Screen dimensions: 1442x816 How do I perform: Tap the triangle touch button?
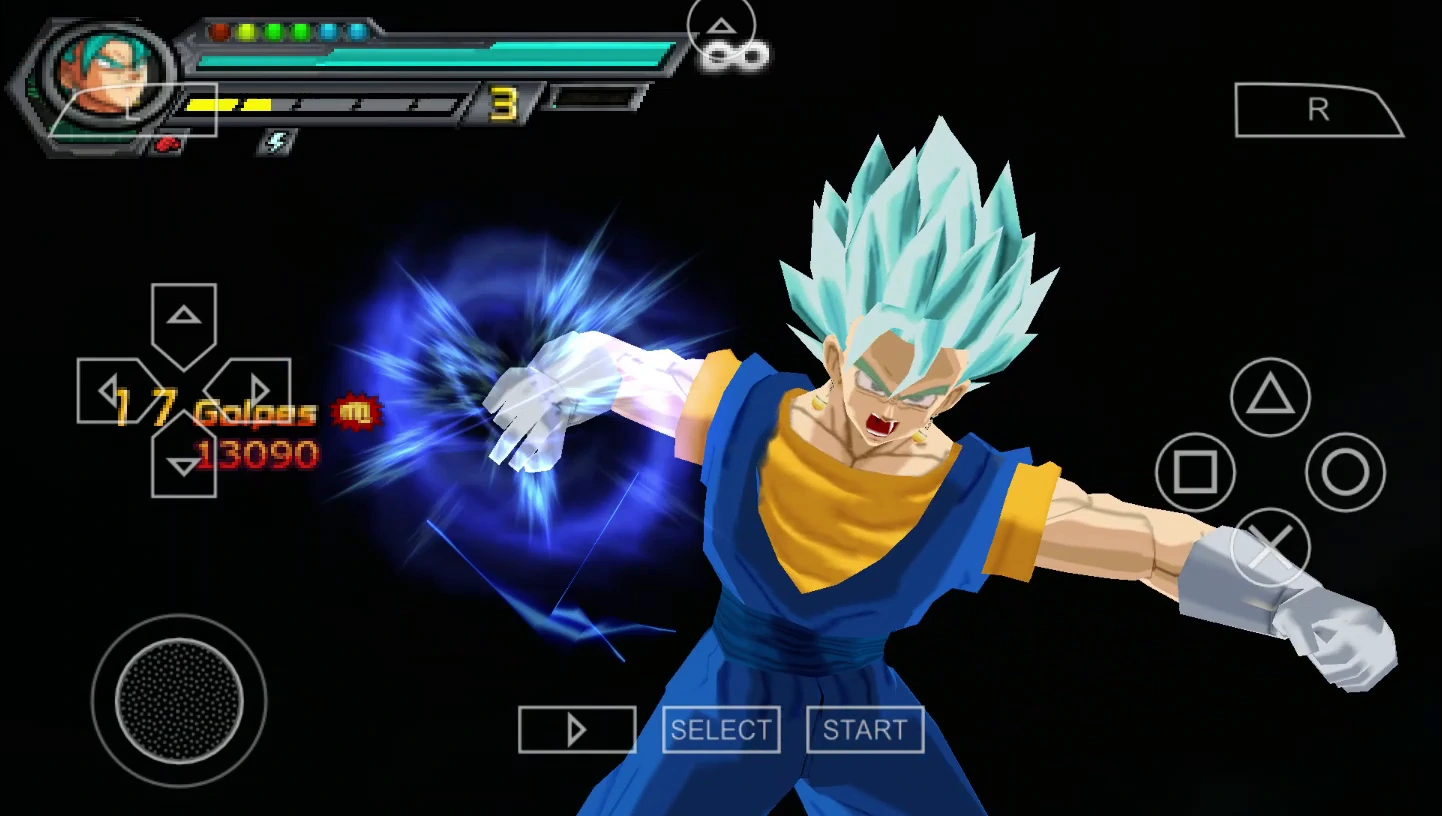click(x=1270, y=397)
